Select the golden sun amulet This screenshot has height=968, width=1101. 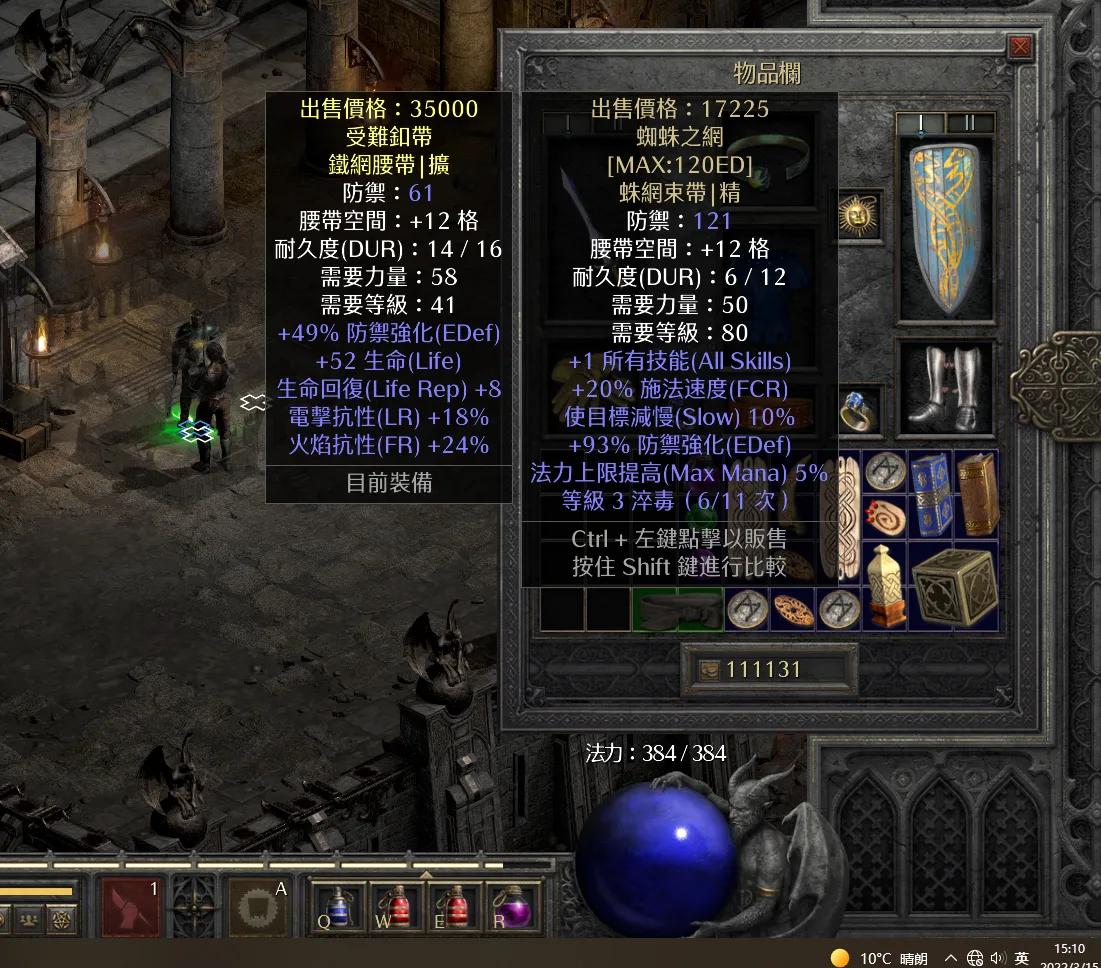pos(860,216)
